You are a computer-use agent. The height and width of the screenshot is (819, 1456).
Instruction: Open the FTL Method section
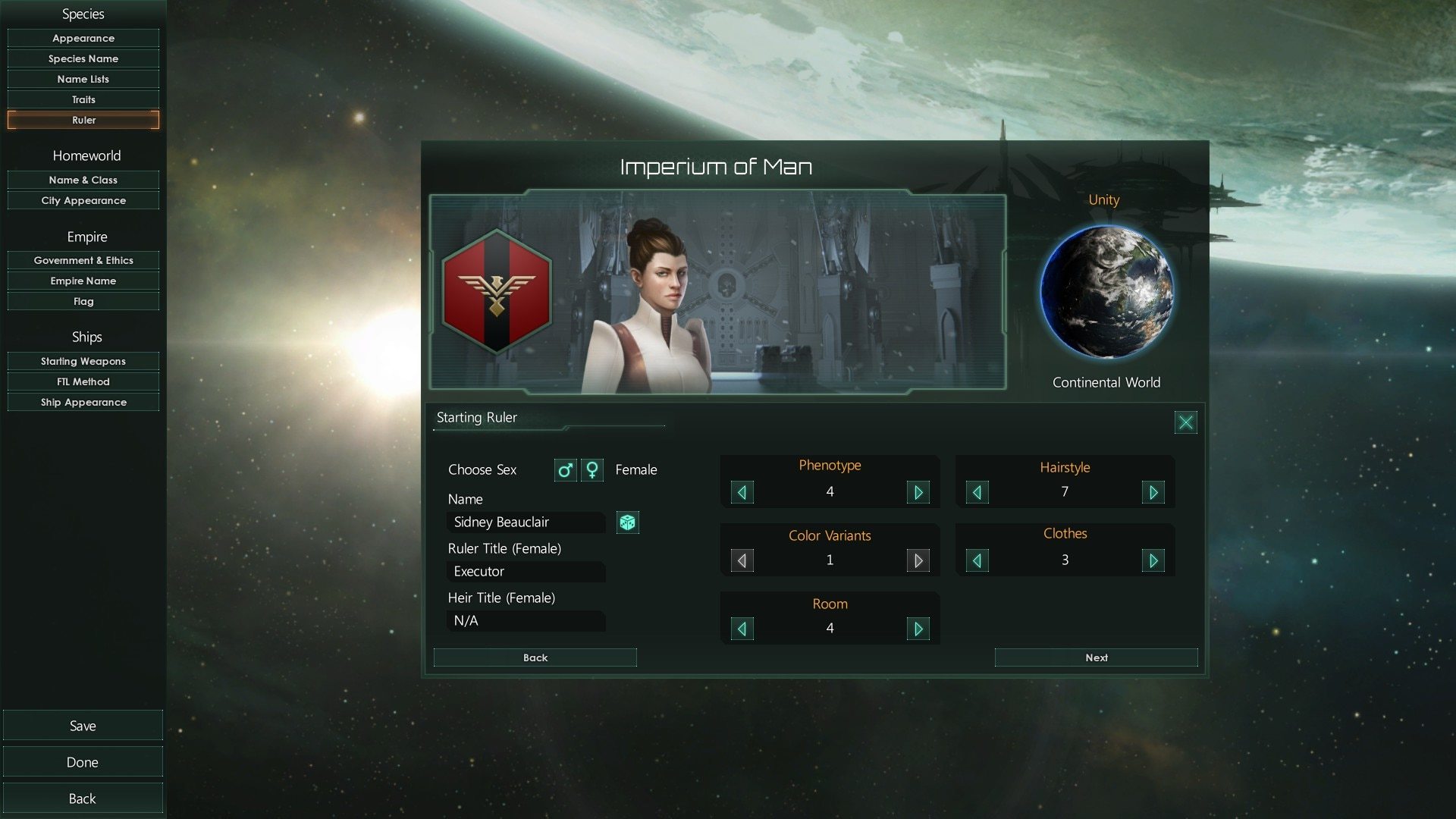(83, 381)
